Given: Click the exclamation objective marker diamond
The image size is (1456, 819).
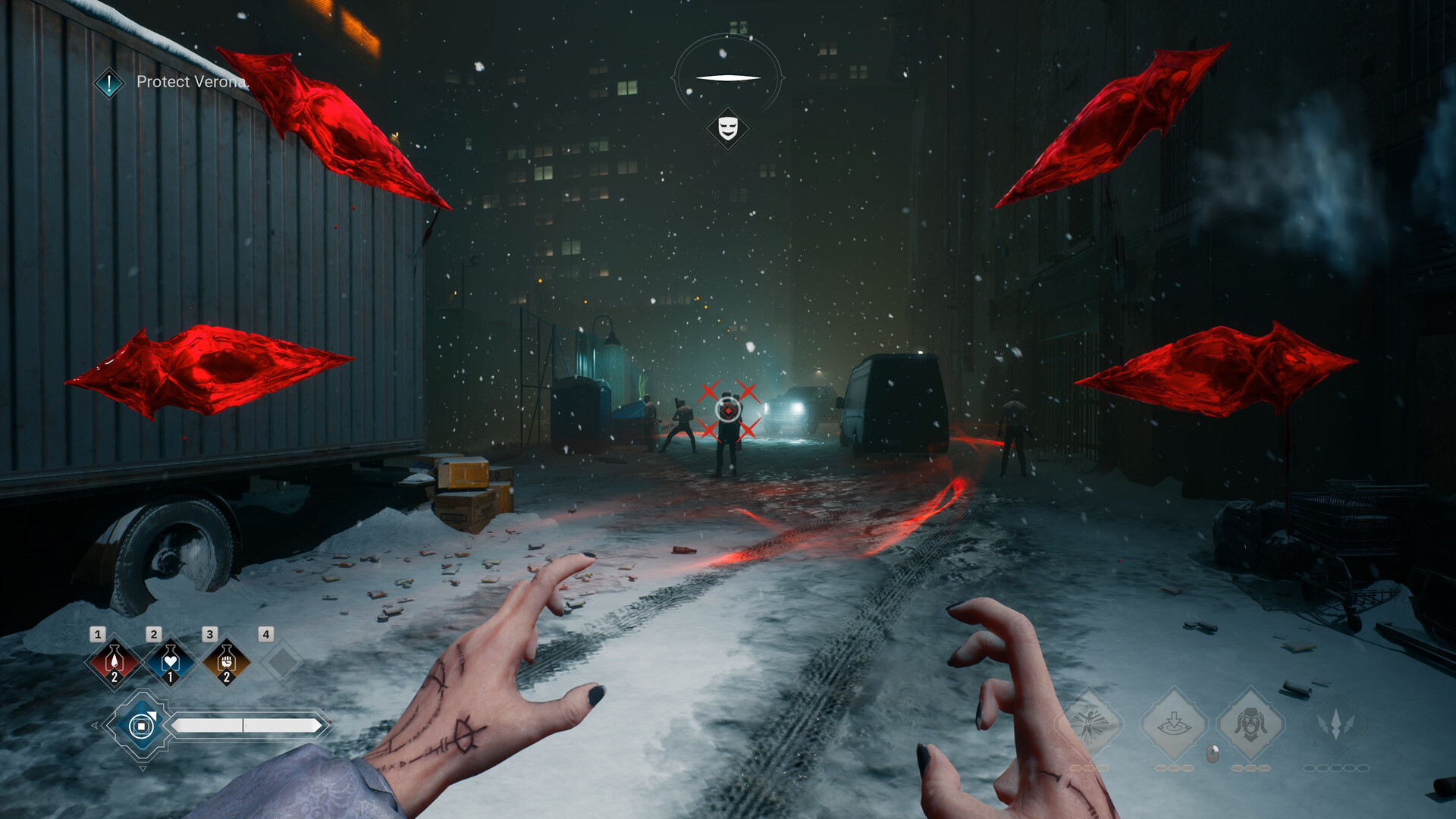Looking at the screenshot, I should coord(108,82).
